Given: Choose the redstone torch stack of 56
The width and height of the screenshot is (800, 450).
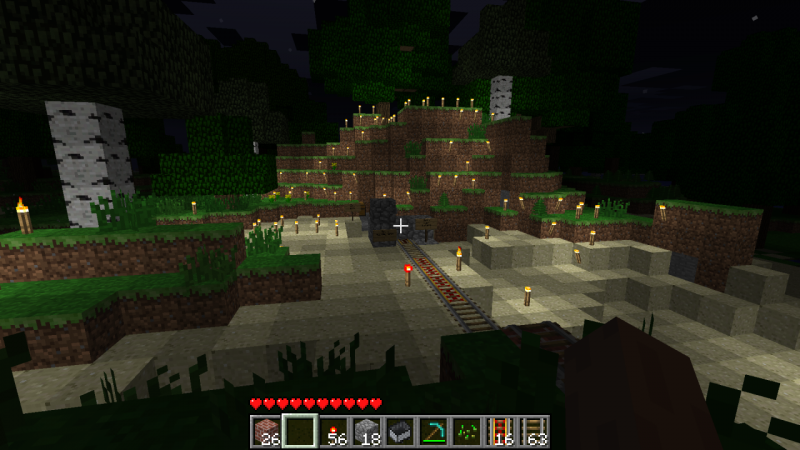Looking at the screenshot, I should [x=334, y=431].
